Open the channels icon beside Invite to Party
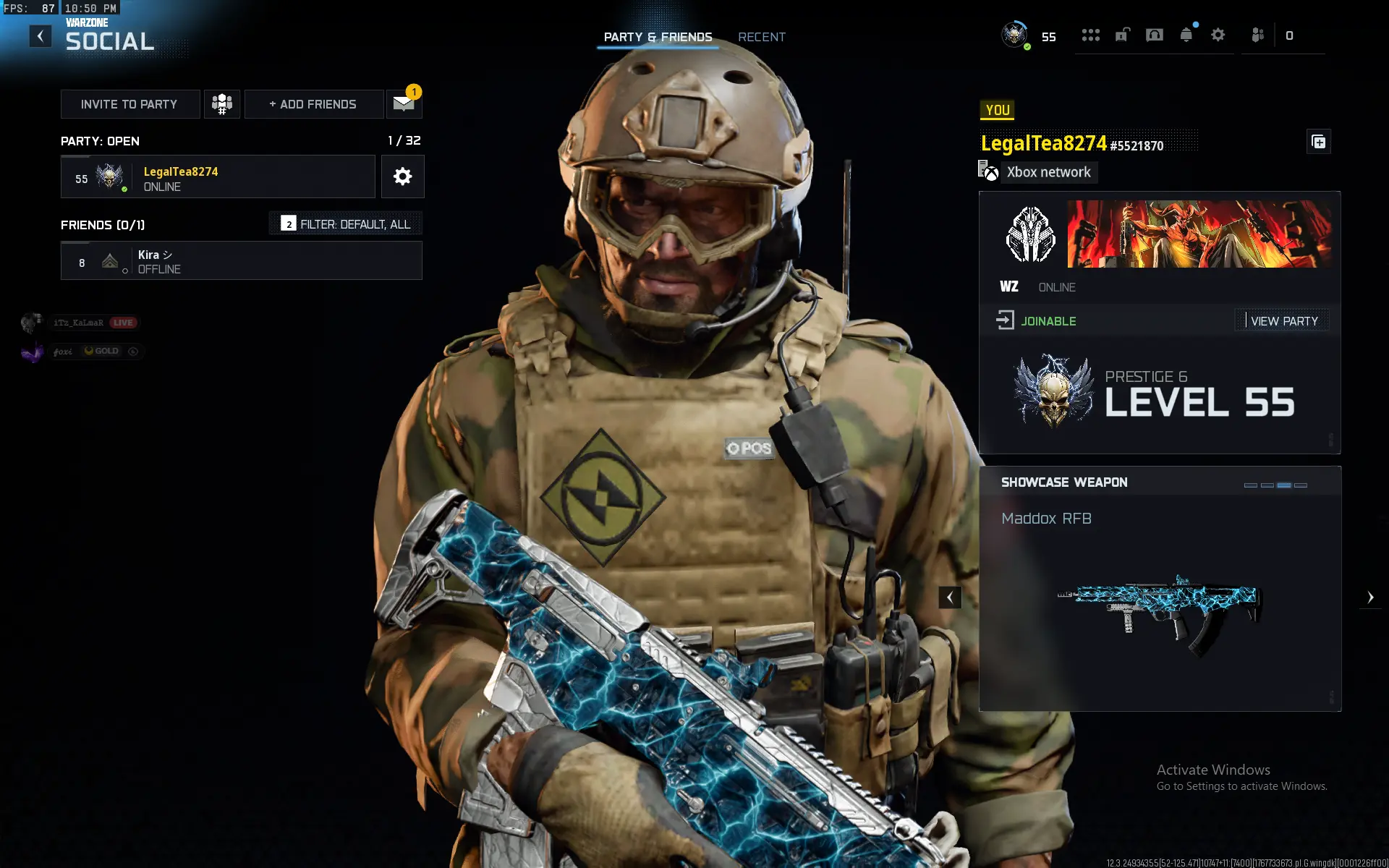The height and width of the screenshot is (868, 1389). tap(221, 103)
